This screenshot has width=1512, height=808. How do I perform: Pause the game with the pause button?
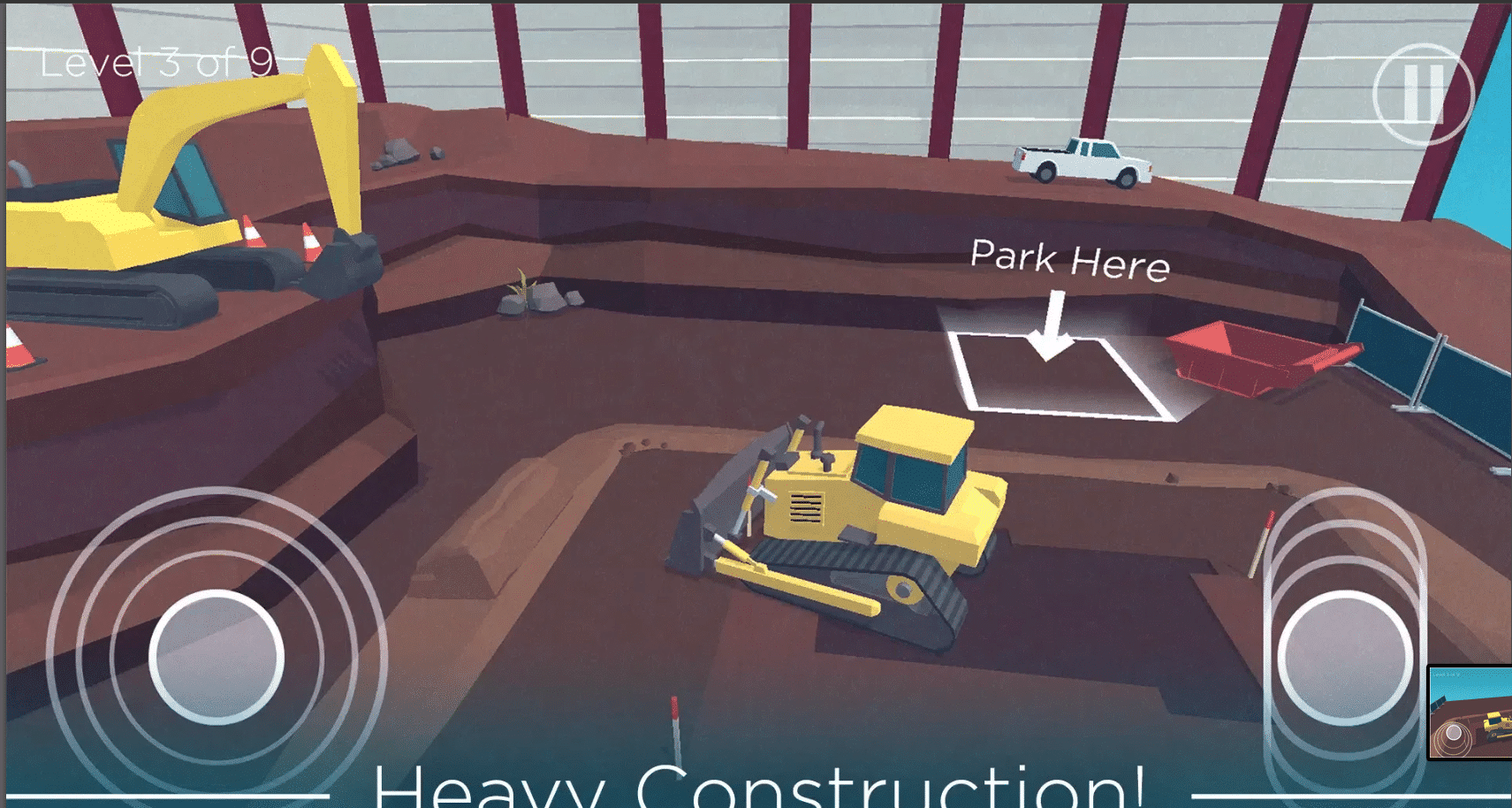click(1423, 93)
